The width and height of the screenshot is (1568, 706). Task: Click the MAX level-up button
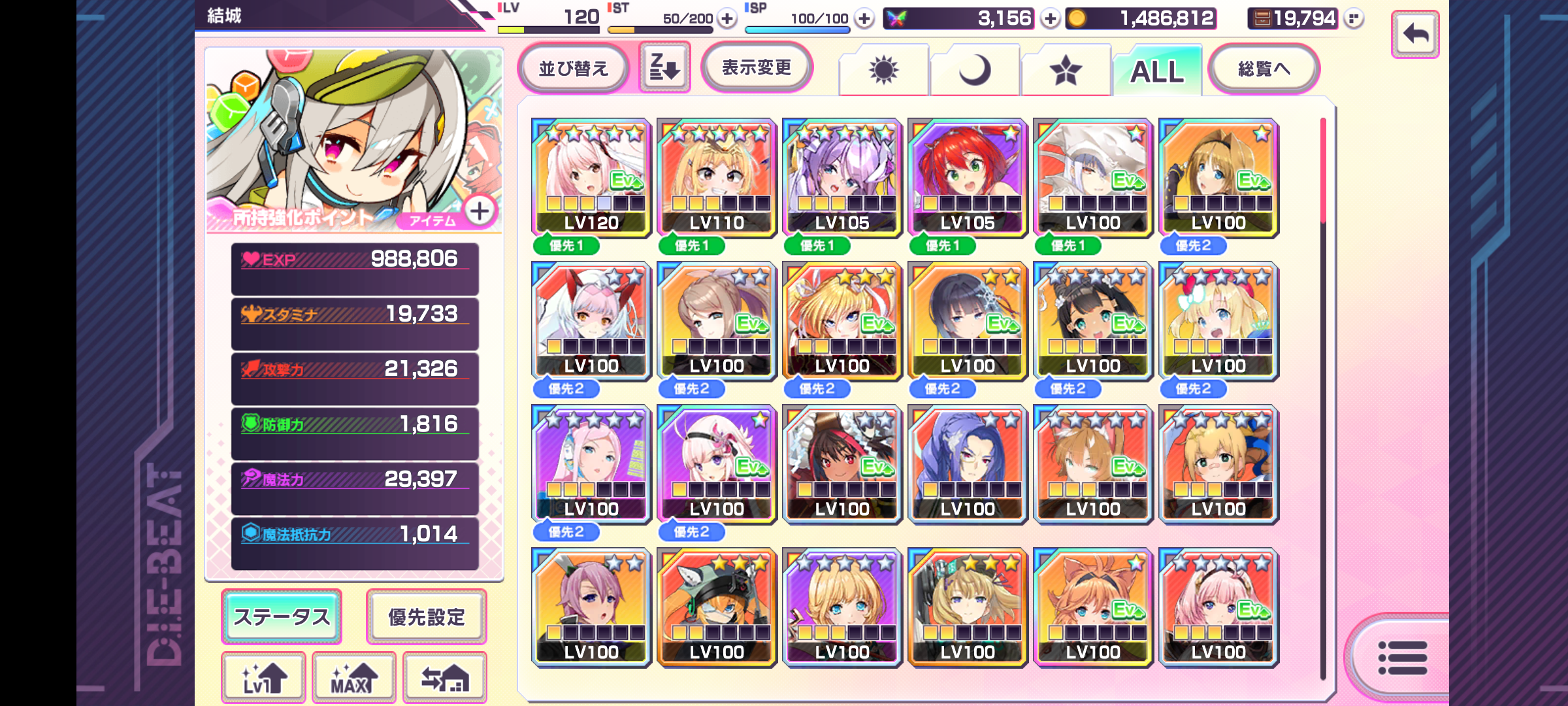pyautogui.click(x=354, y=678)
